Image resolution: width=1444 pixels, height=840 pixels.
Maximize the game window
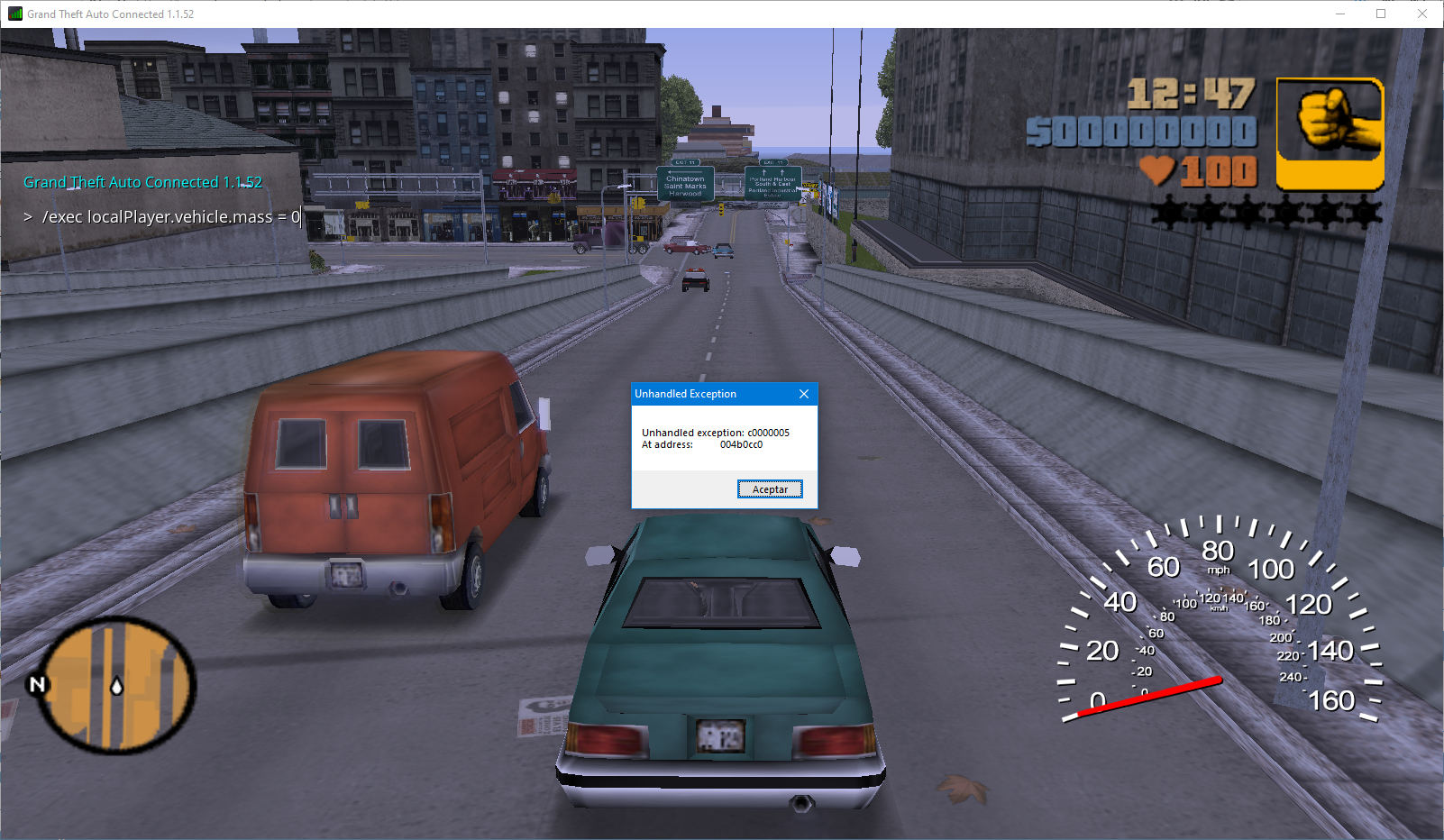(1380, 14)
